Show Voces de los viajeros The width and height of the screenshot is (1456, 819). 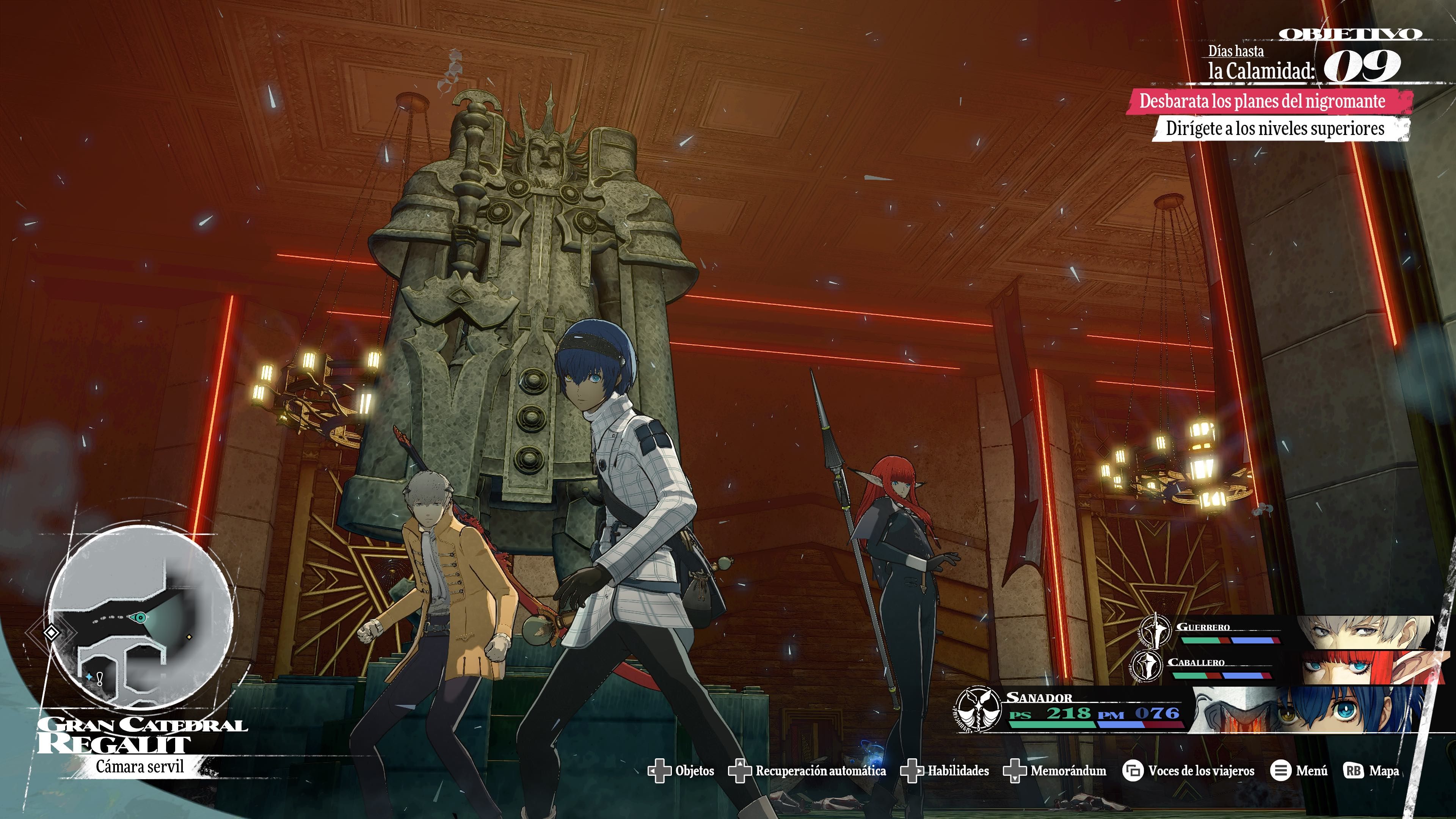(x=1189, y=771)
